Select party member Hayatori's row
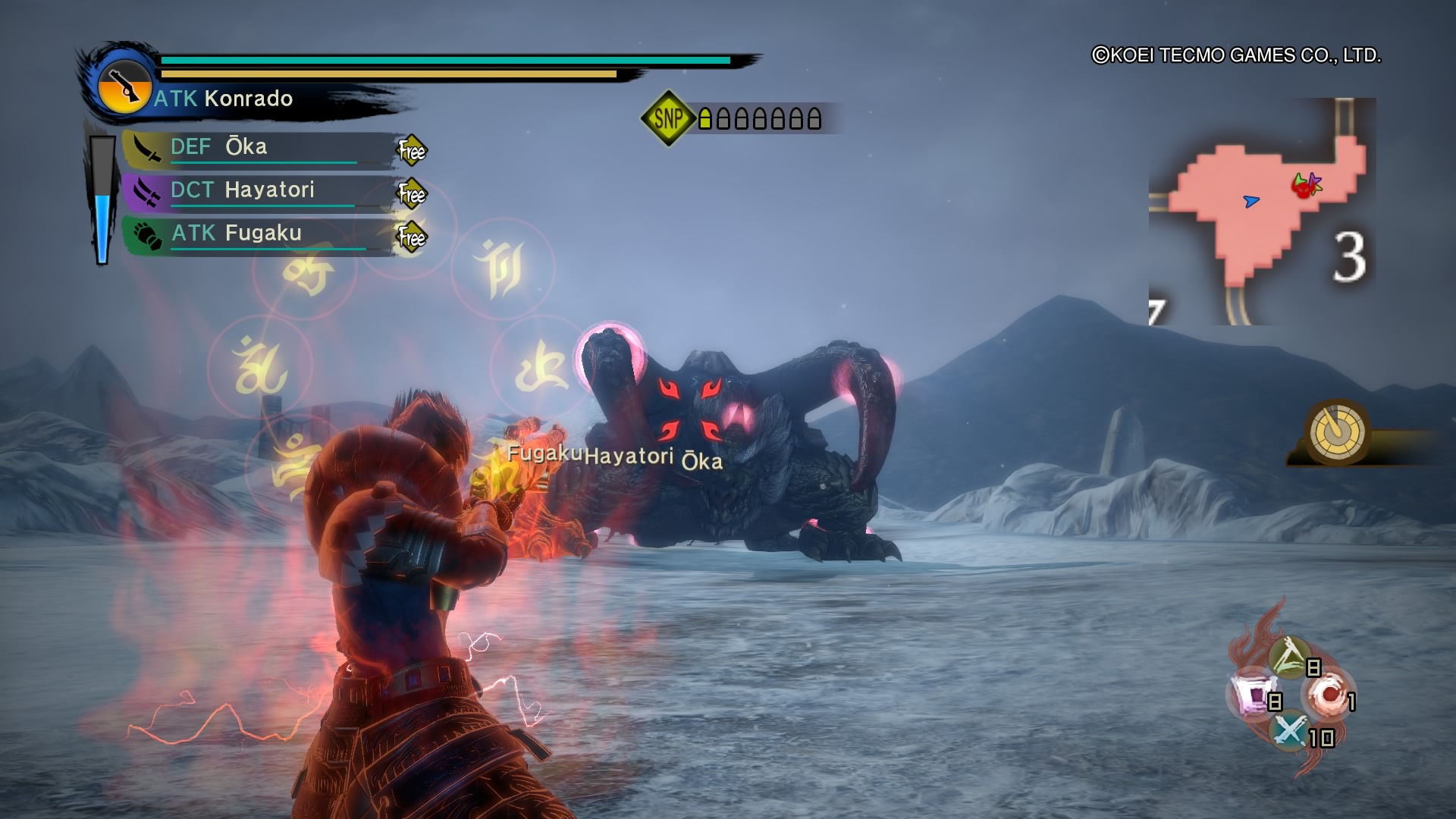 258,190
